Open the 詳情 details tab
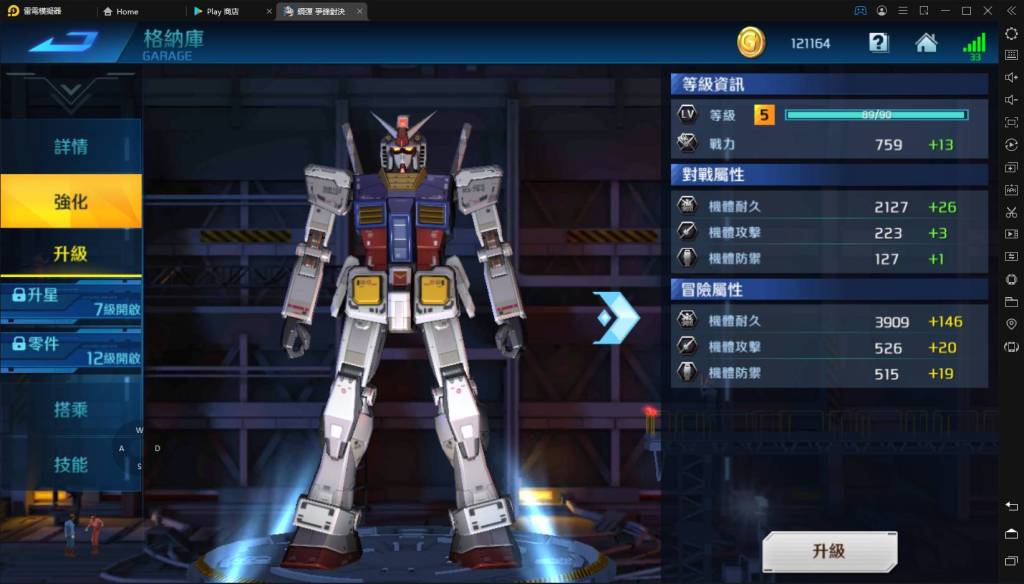The height and width of the screenshot is (584, 1024). coord(70,146)
